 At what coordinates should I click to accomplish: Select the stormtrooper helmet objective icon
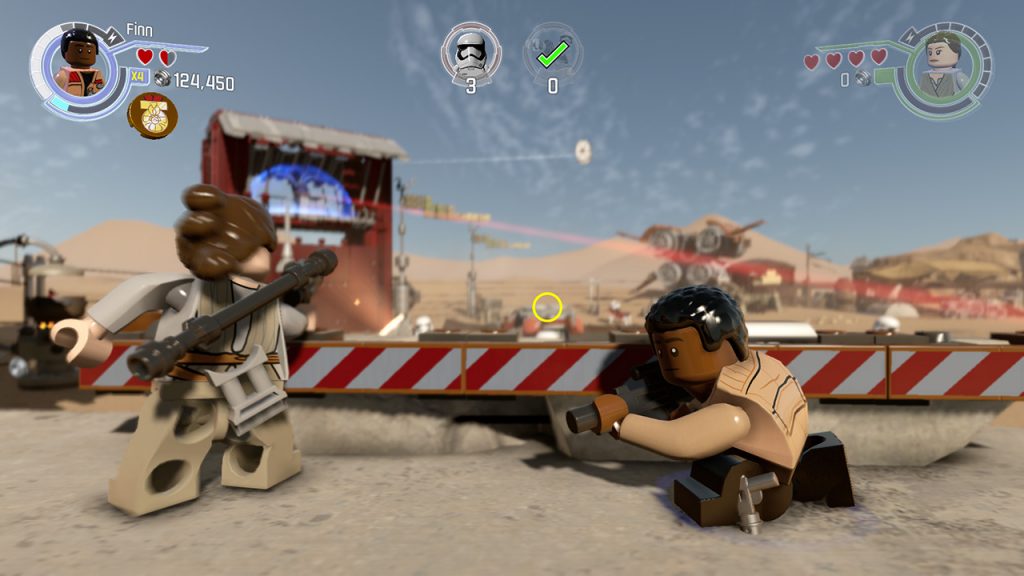(x=471, y=51)
